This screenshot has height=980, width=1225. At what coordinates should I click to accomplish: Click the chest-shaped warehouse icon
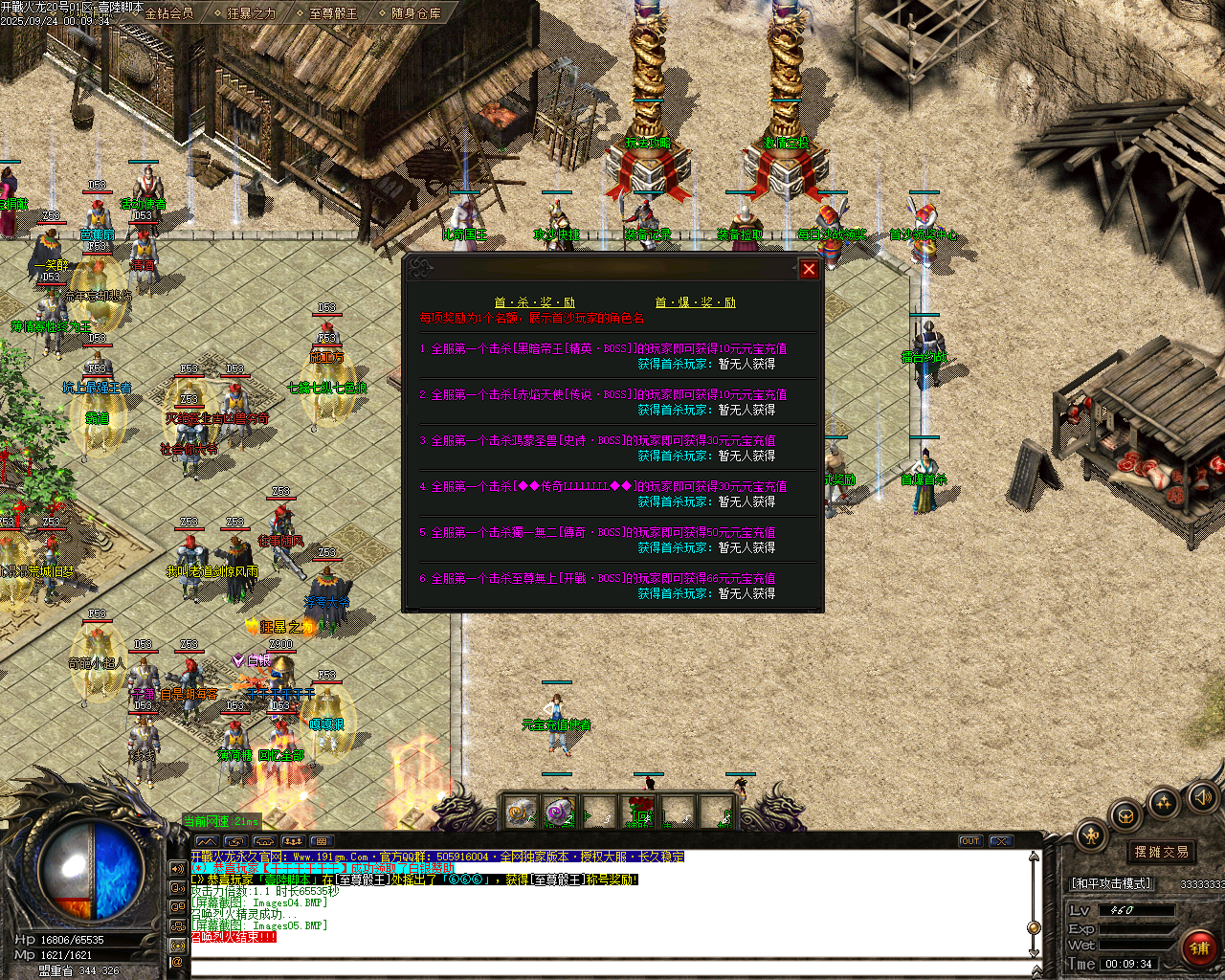point(1125,816)
